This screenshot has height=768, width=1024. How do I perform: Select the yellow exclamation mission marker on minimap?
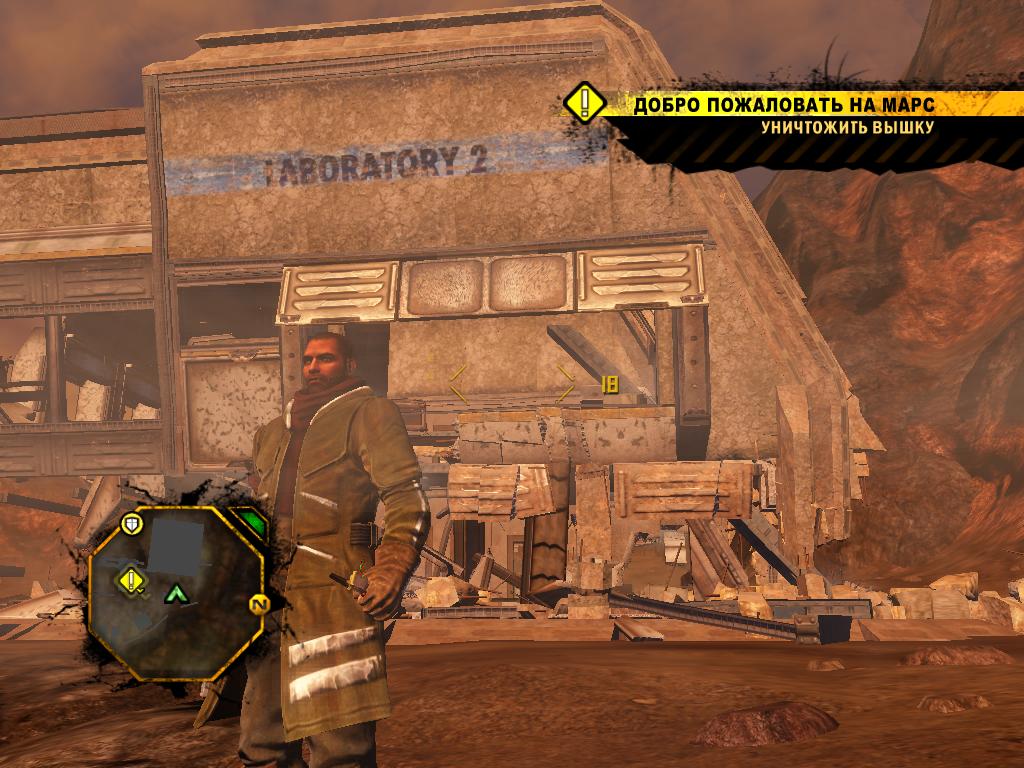131,579
